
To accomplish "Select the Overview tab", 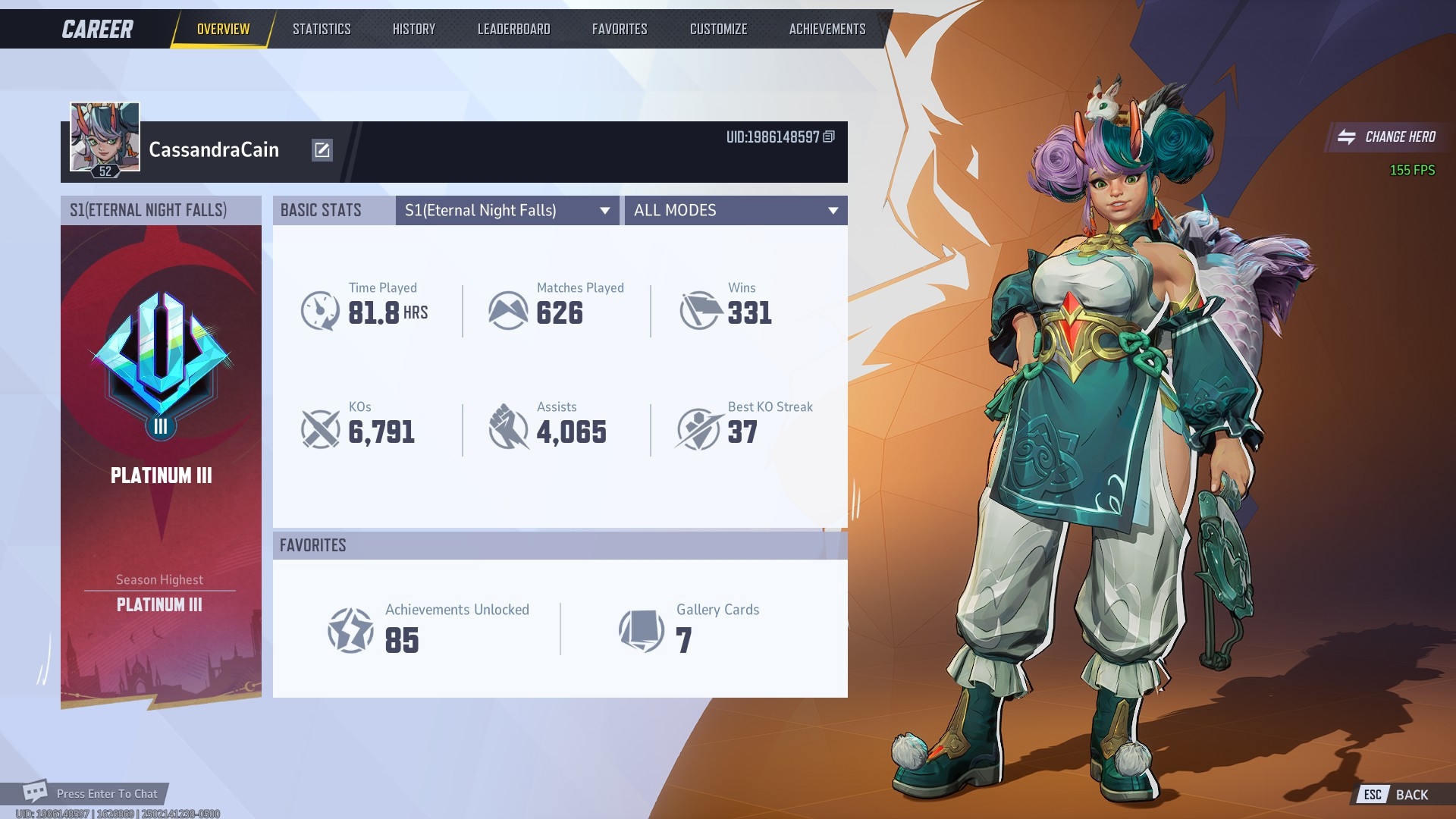I will point(223,29).
